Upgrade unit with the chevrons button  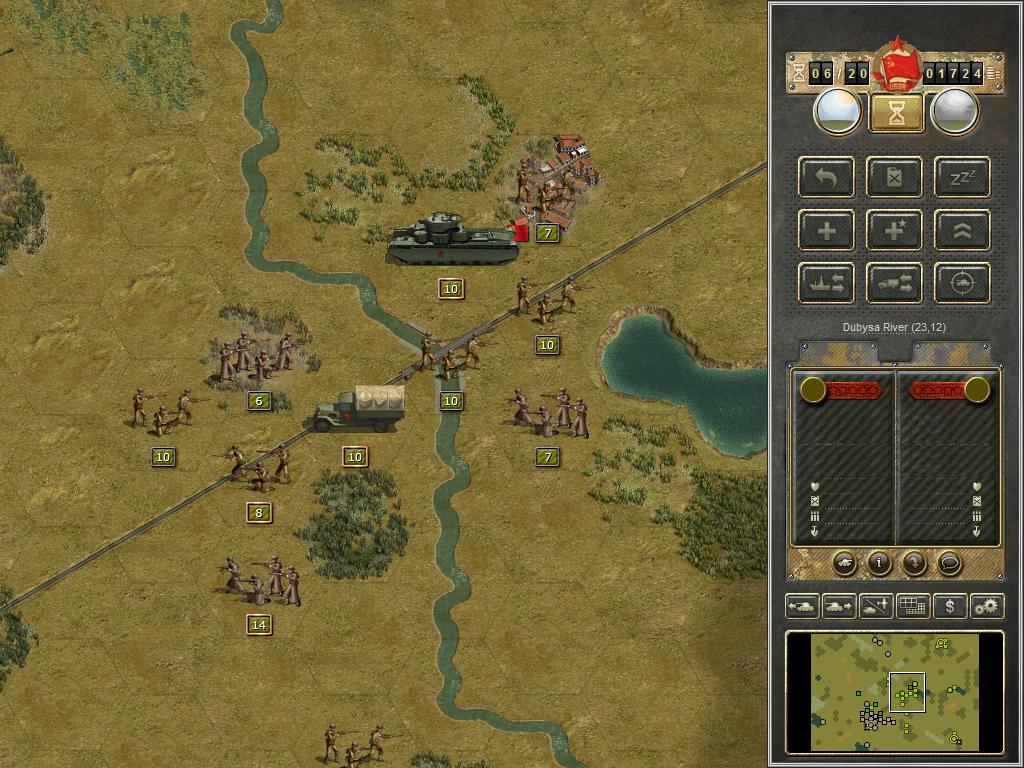coord(962,231)
